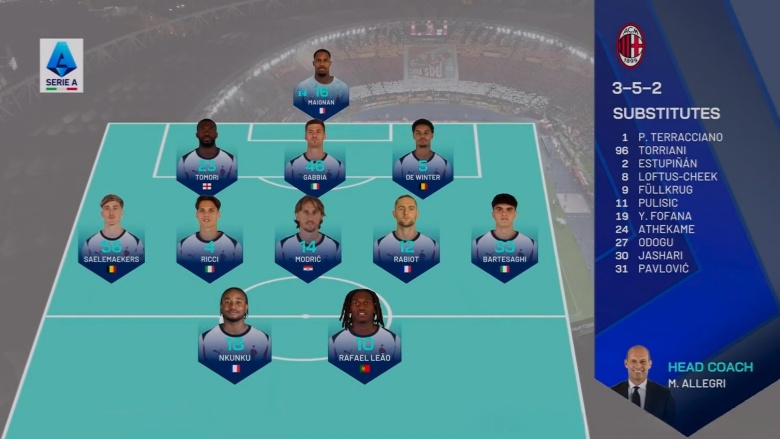
Task: Pick De Winter's player card
Action: tap(422, 160)
